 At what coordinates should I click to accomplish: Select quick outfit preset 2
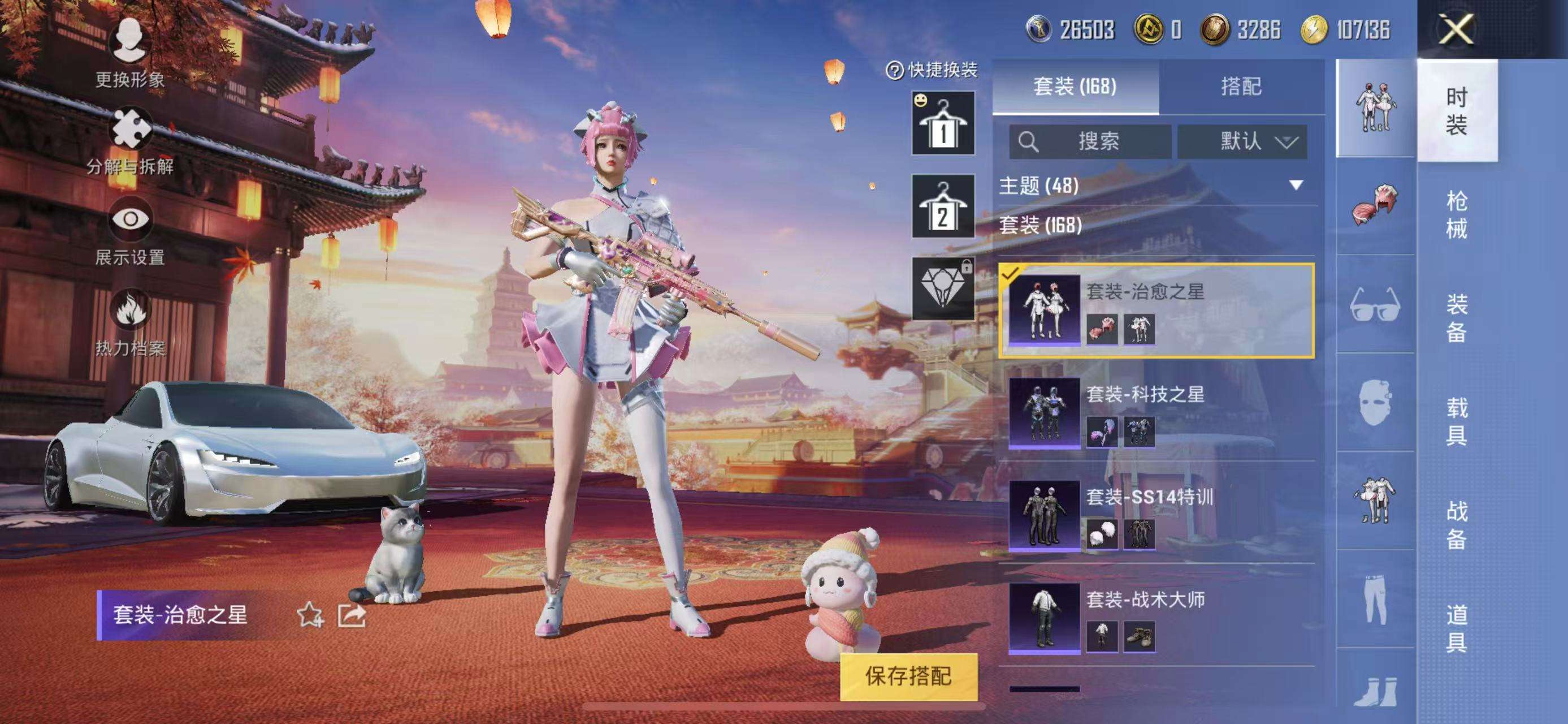[942, 206]
